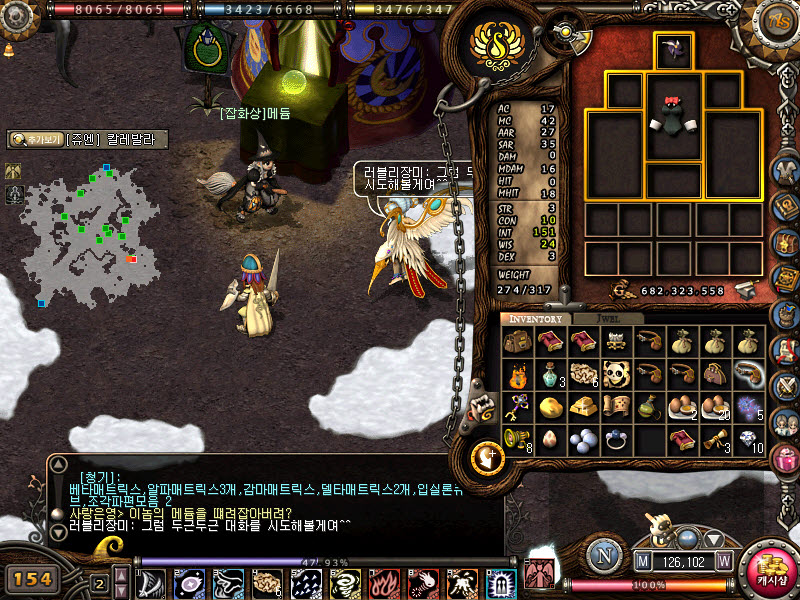Select the ornate purple key item
The height and width of the screenshot is (600, 800).
coord(517,407)
